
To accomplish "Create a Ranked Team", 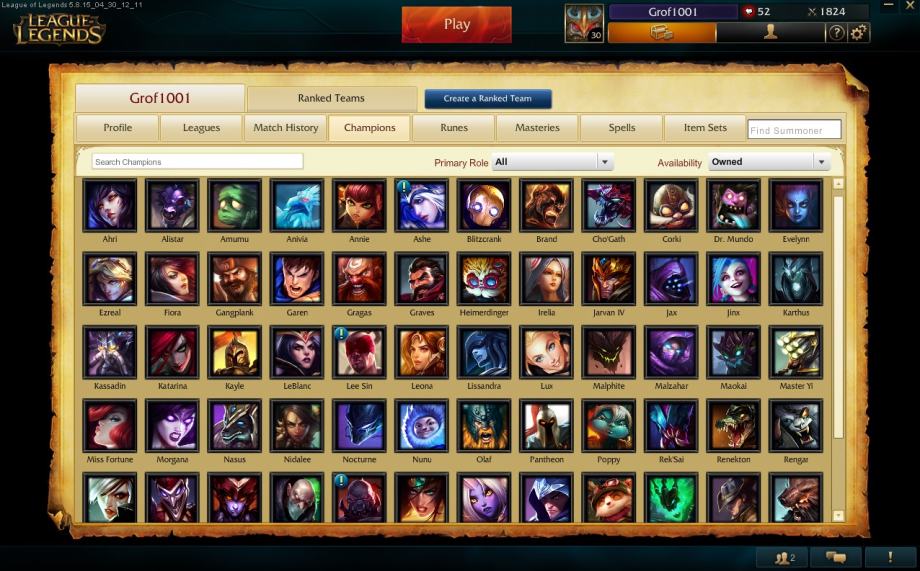I will 488,99.
